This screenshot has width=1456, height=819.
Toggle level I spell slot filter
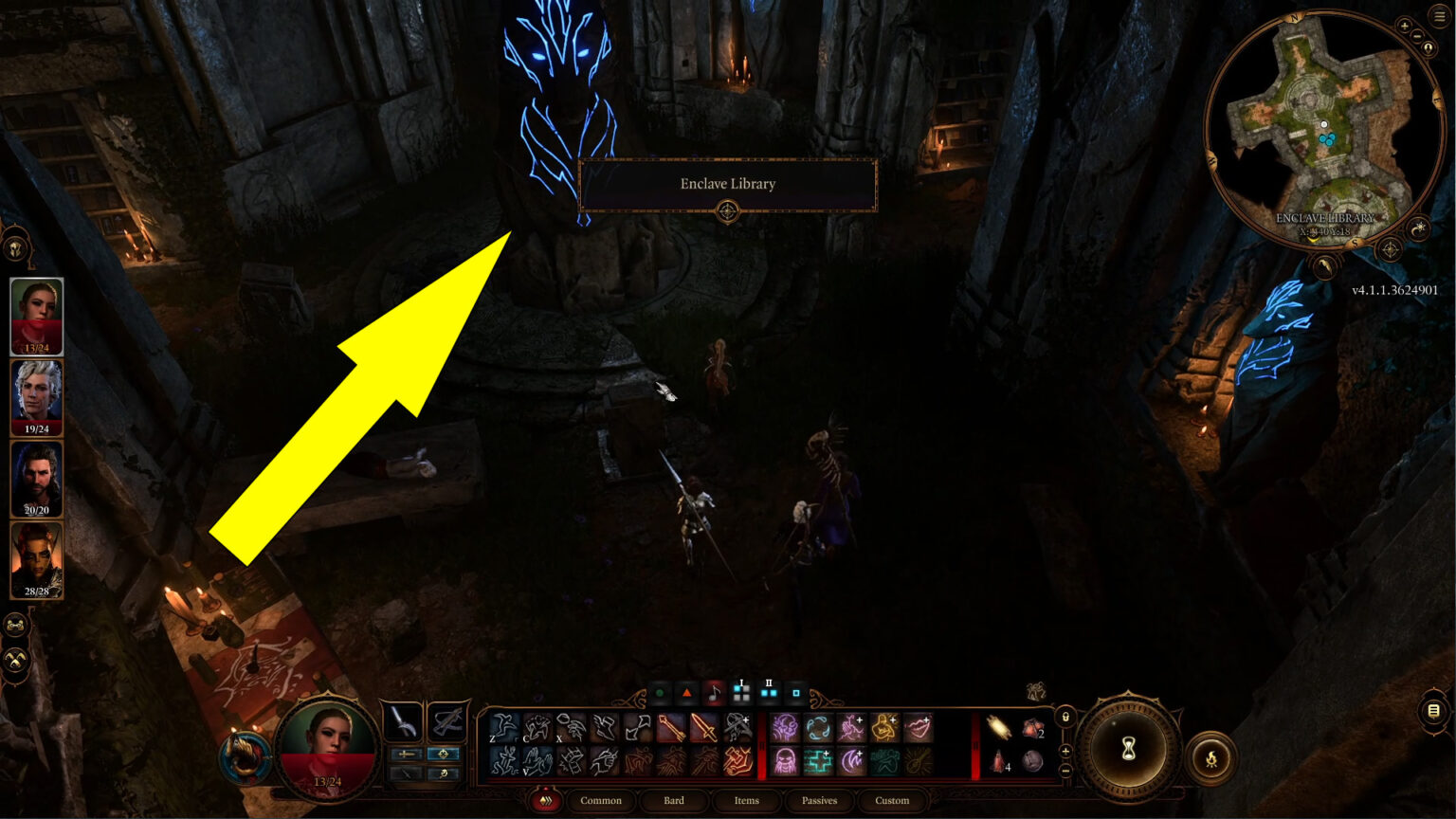coord(742,693)
